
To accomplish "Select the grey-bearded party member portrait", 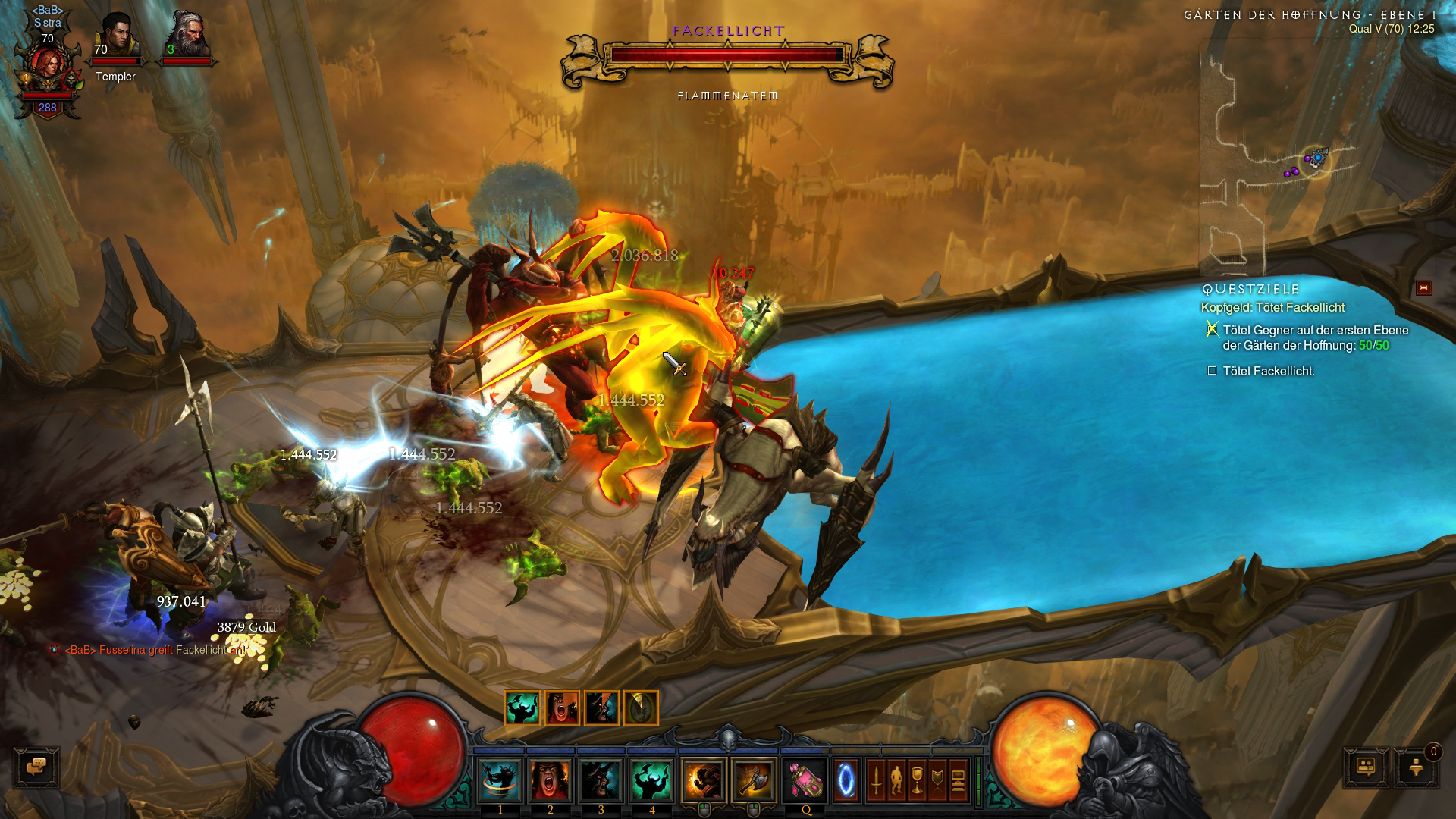I will click(185, 38).
